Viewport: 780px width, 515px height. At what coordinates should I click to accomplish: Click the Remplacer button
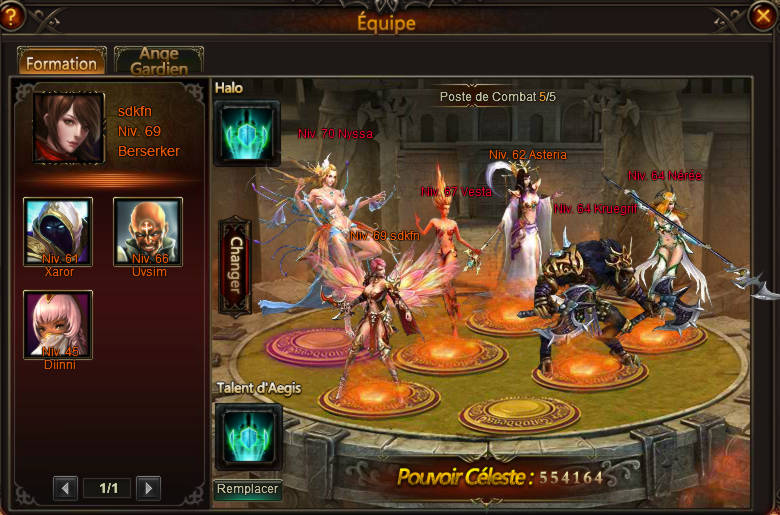point(247,490)
